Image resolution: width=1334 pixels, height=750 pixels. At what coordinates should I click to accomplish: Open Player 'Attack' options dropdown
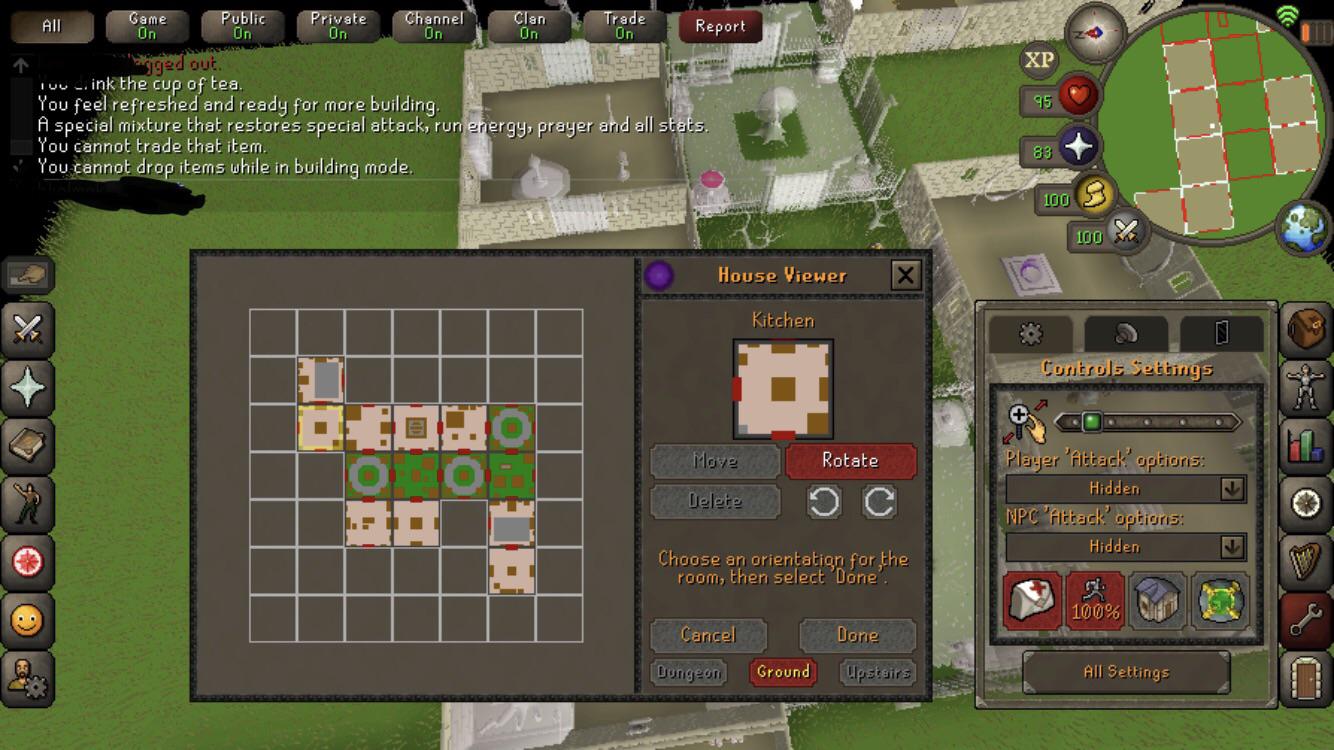1126,488
